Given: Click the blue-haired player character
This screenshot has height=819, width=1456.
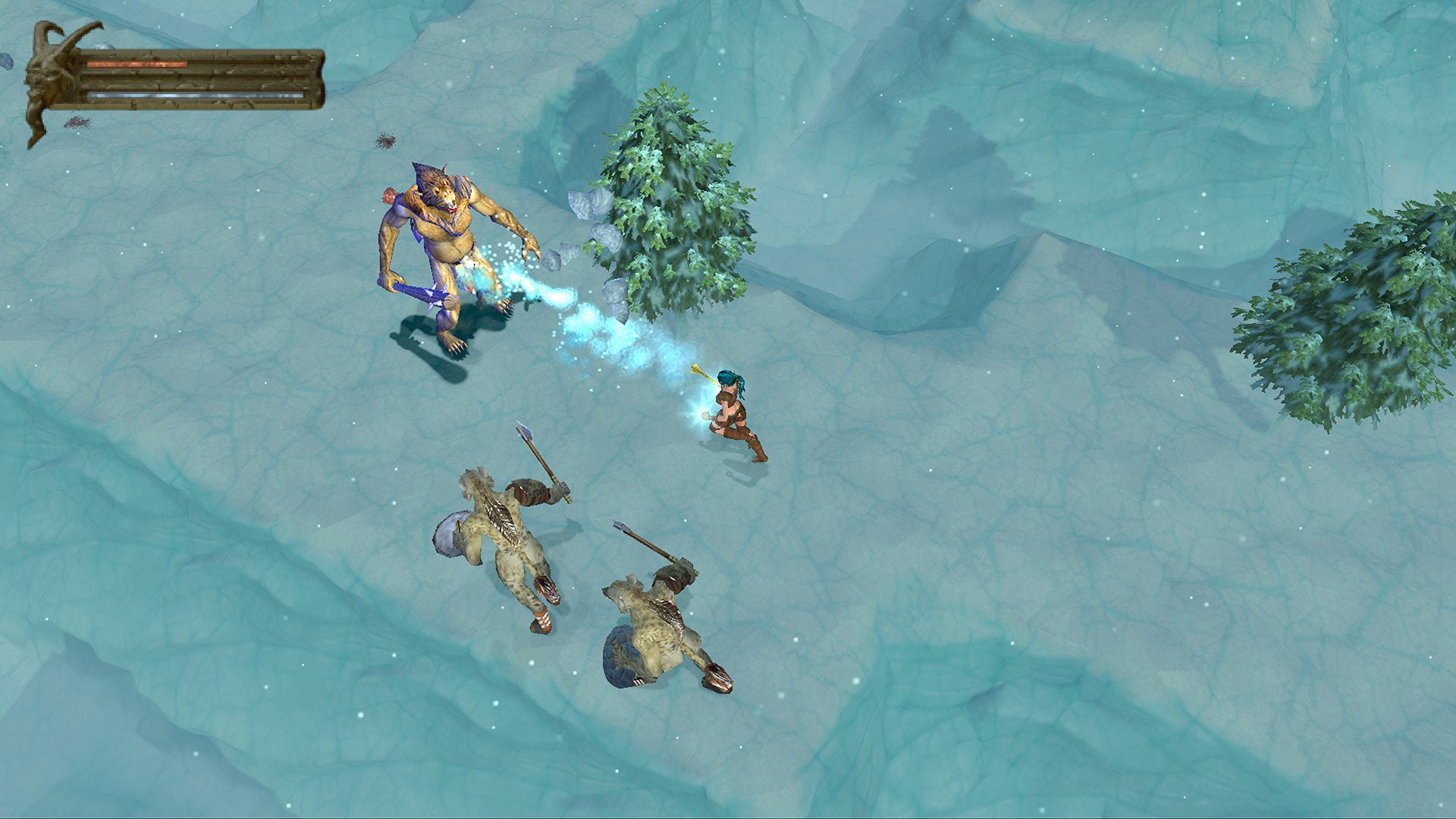Looking at the screenshot, I should tap(728, 409).
